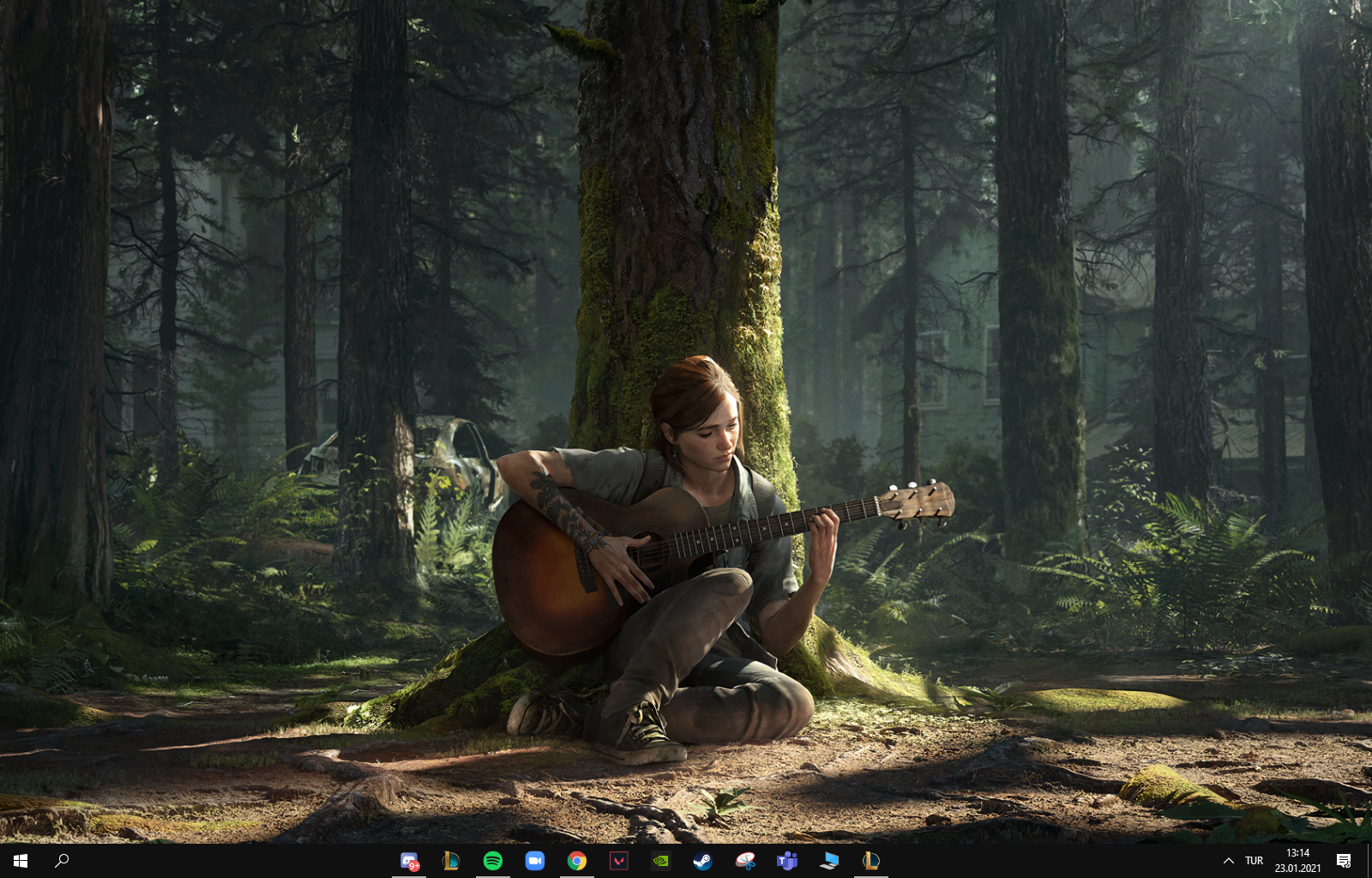Screen dimensions: 1372x878
Task: Open the Windows Start menu
Action: 21,861
